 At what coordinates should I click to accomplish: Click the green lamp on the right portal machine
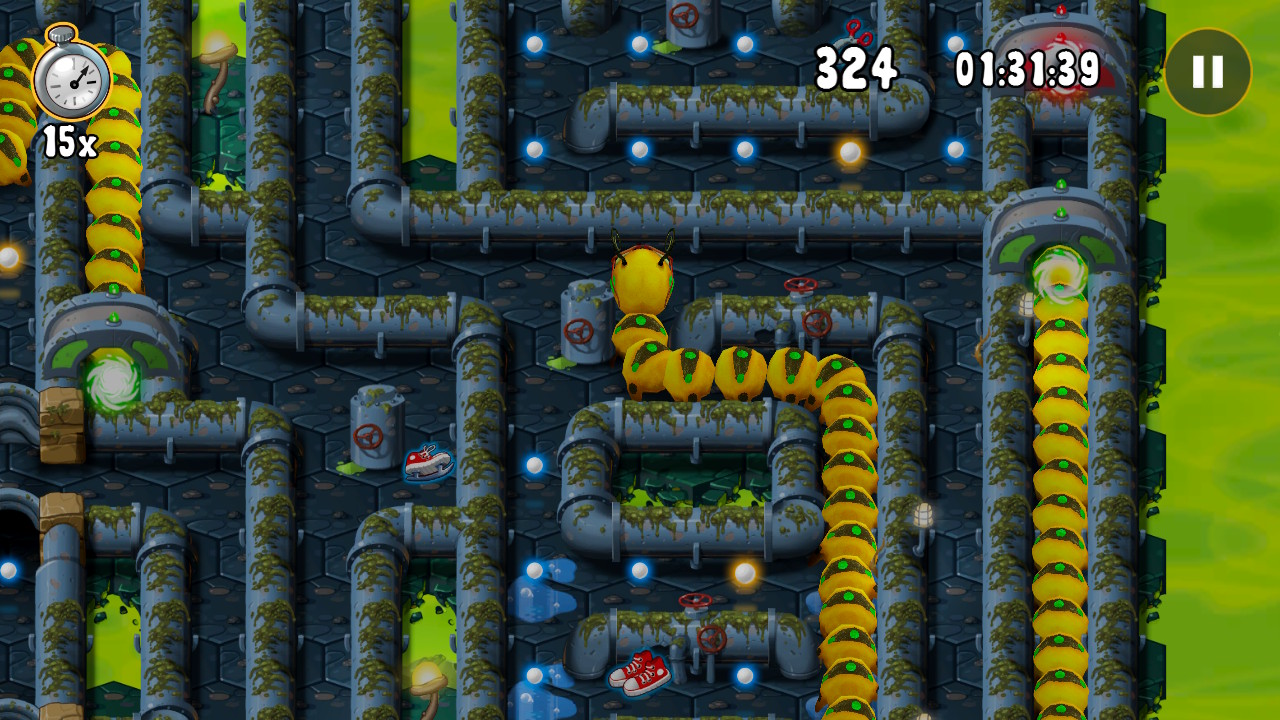coord(1061,213)
